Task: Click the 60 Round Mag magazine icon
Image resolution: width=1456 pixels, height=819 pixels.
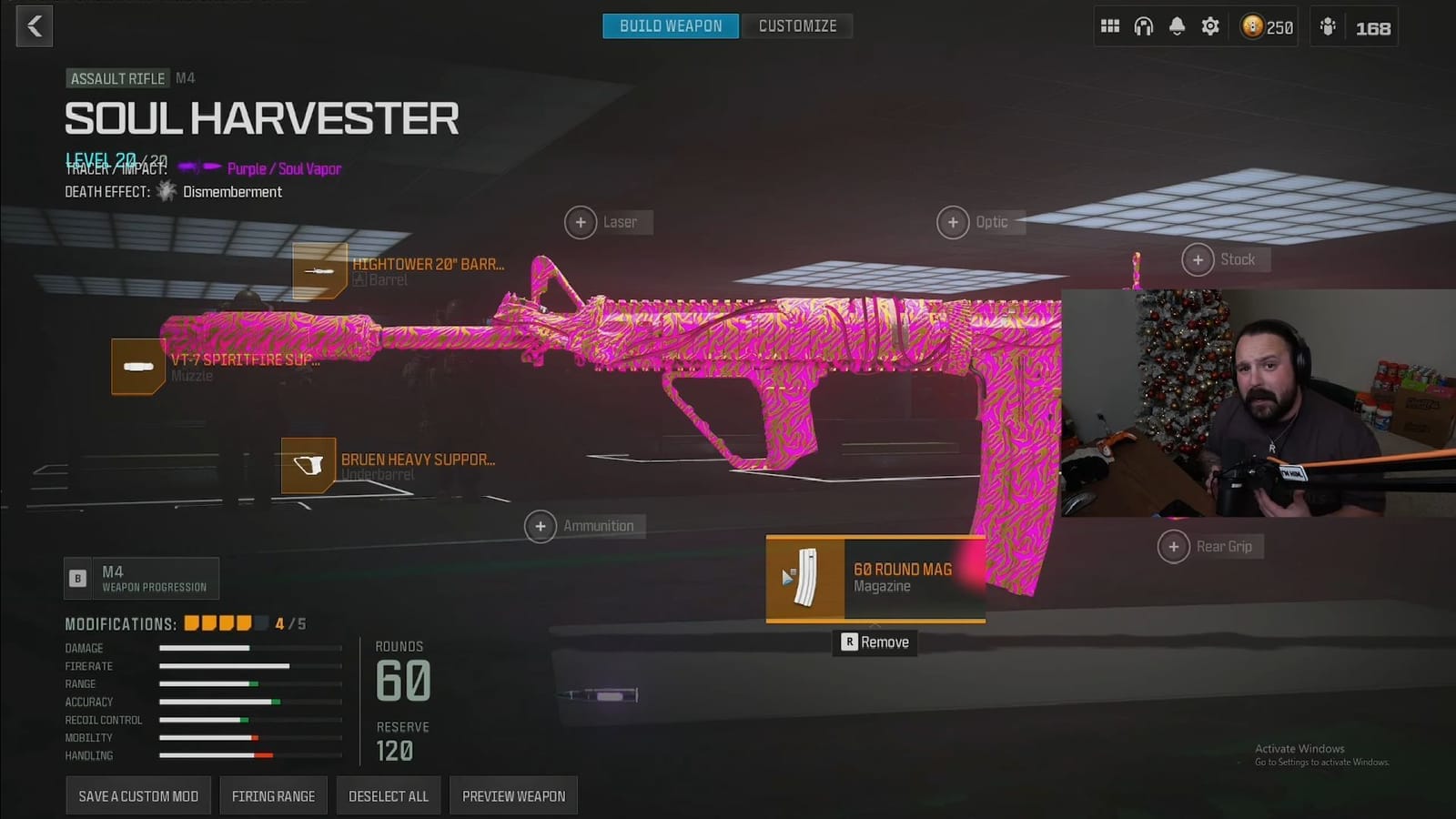Action: (x=804, y=579)
